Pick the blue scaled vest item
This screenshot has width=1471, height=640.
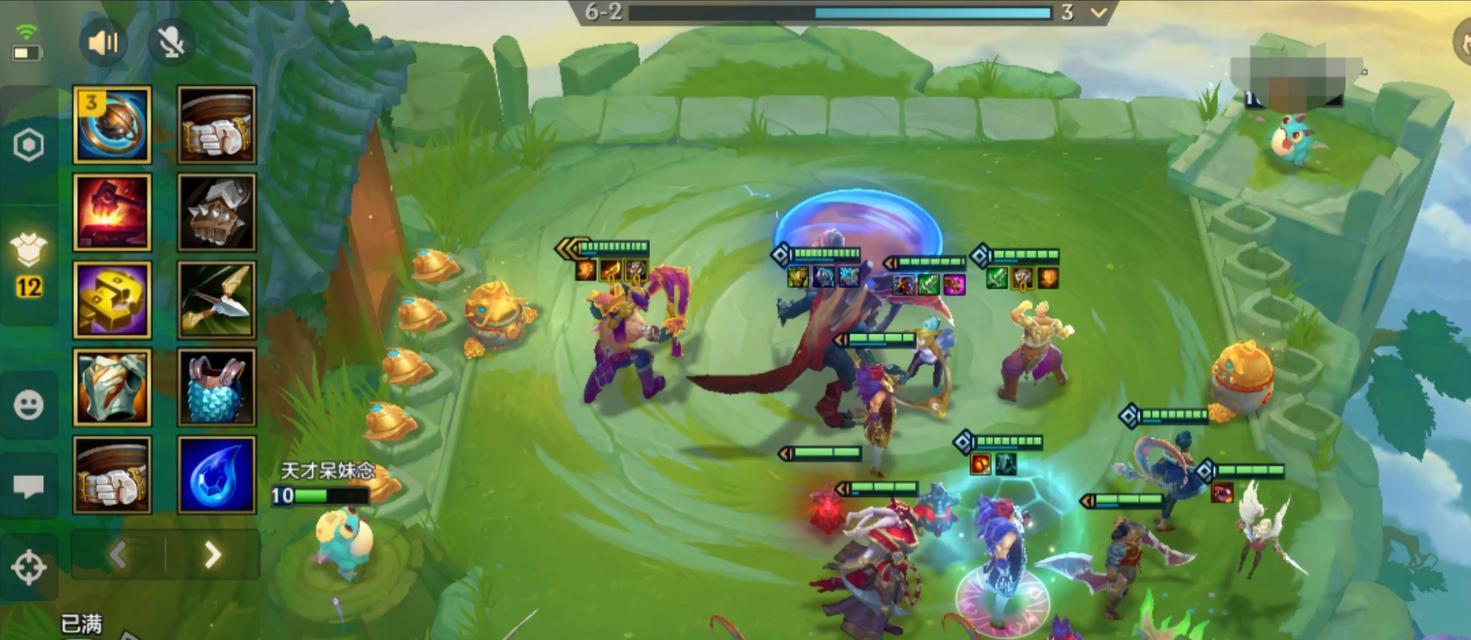[217, 388]
